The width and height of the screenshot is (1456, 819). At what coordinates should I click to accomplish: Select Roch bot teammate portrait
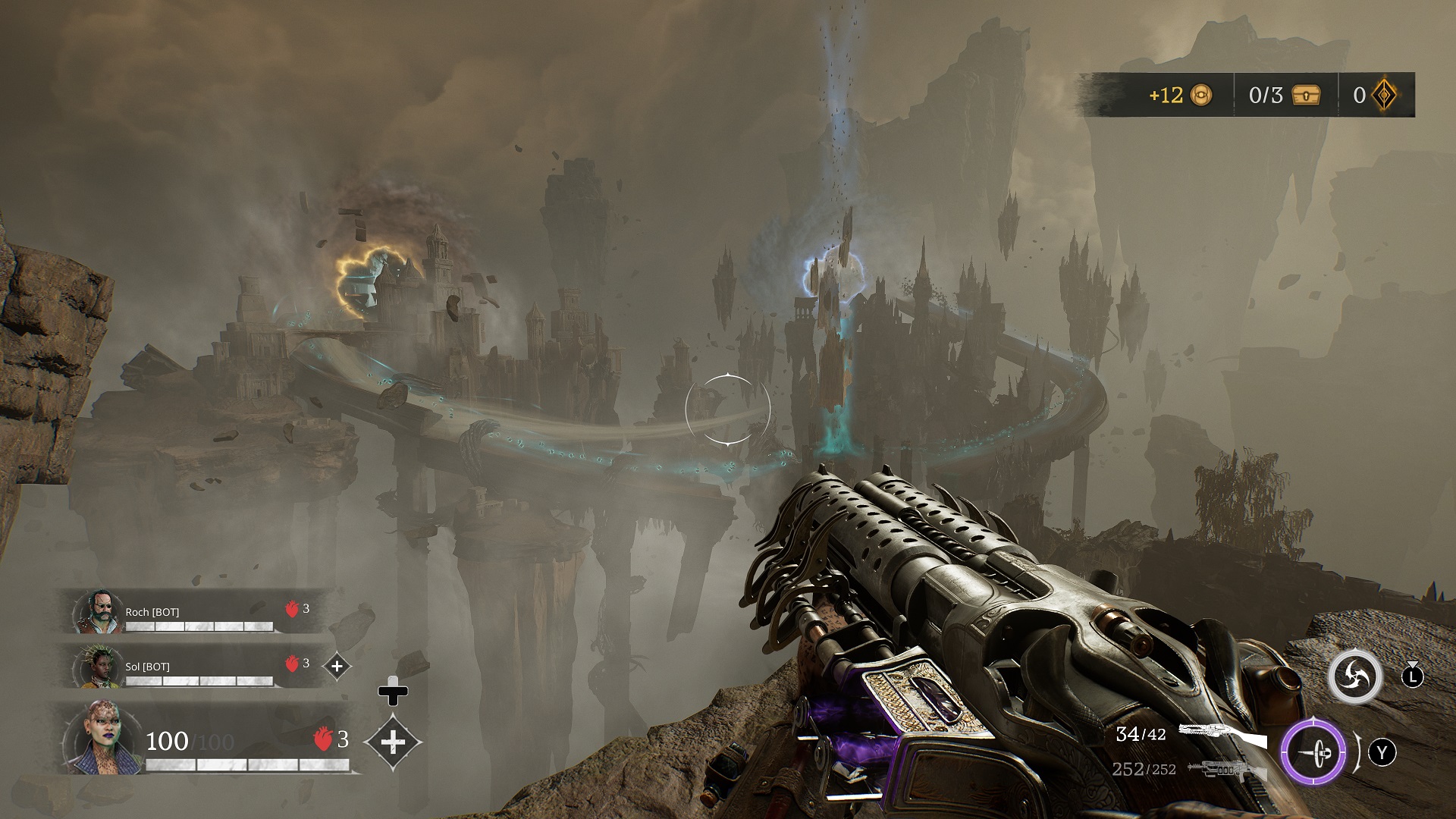click(x=97, y=613)
